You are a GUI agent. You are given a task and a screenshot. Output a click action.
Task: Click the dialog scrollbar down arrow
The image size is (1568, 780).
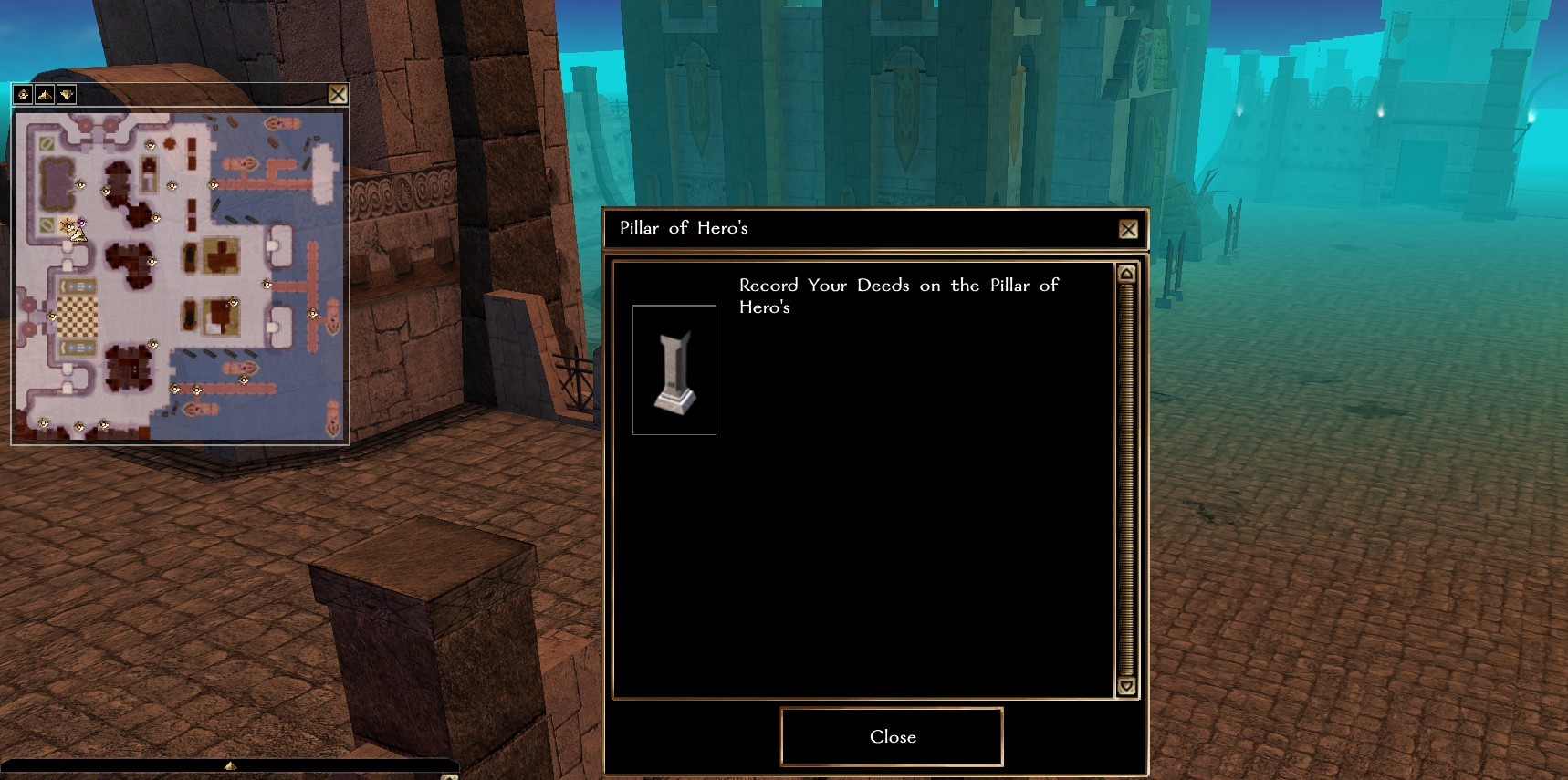coord(1126,686)
